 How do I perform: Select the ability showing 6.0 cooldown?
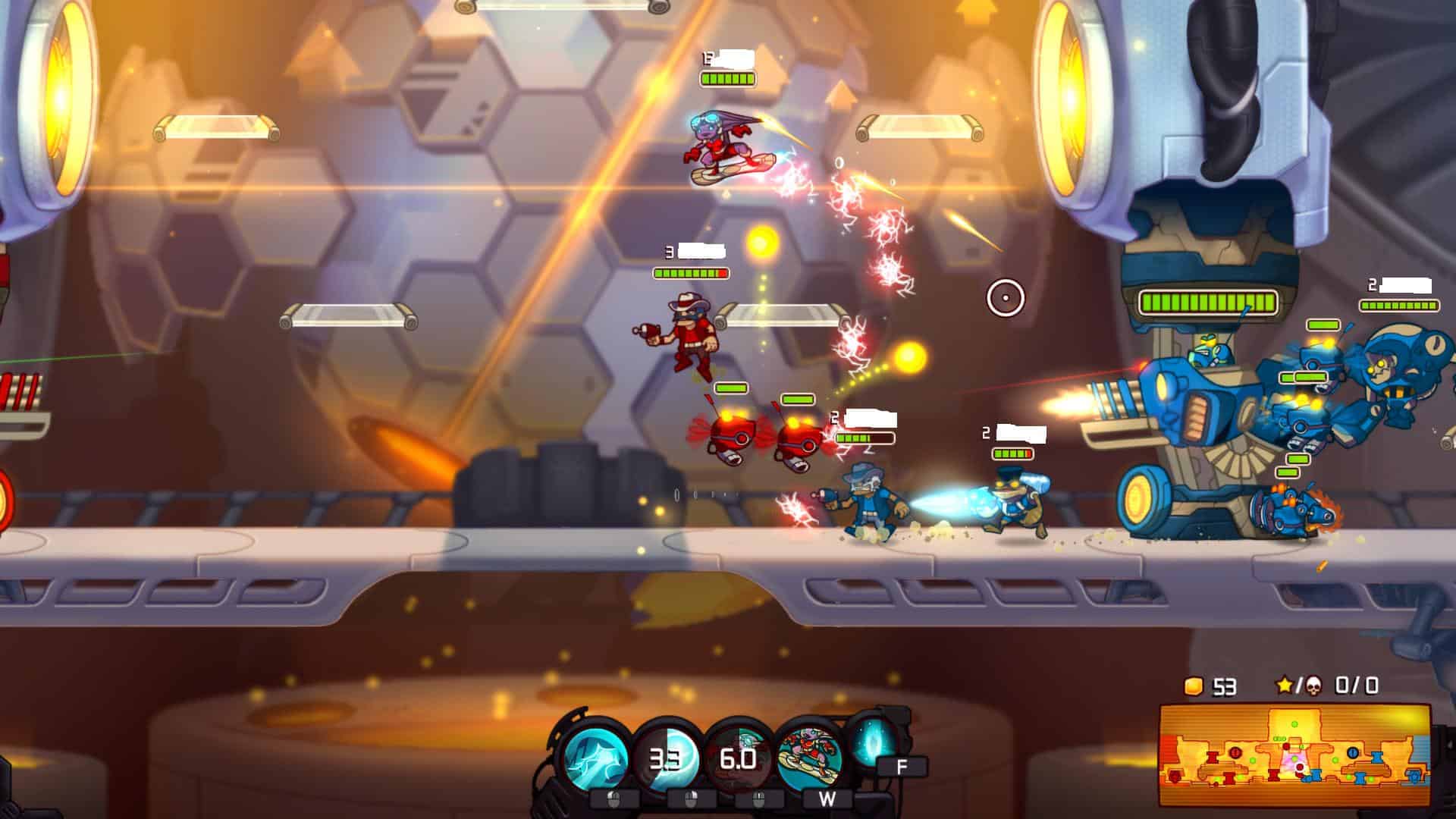(736, 757)
